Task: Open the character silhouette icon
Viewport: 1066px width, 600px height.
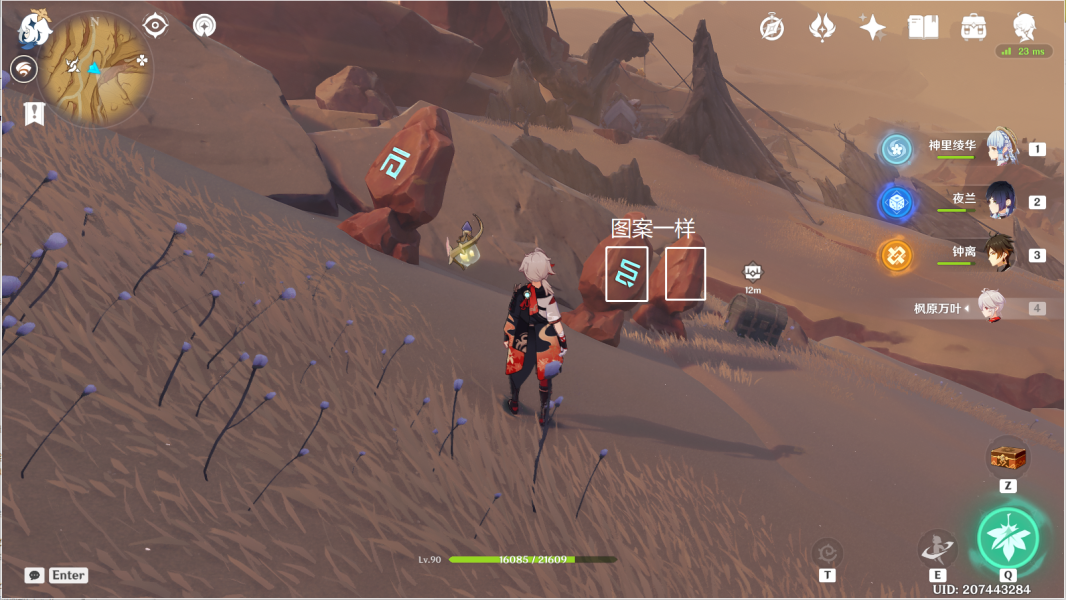Action: (x=1024, y=27)
